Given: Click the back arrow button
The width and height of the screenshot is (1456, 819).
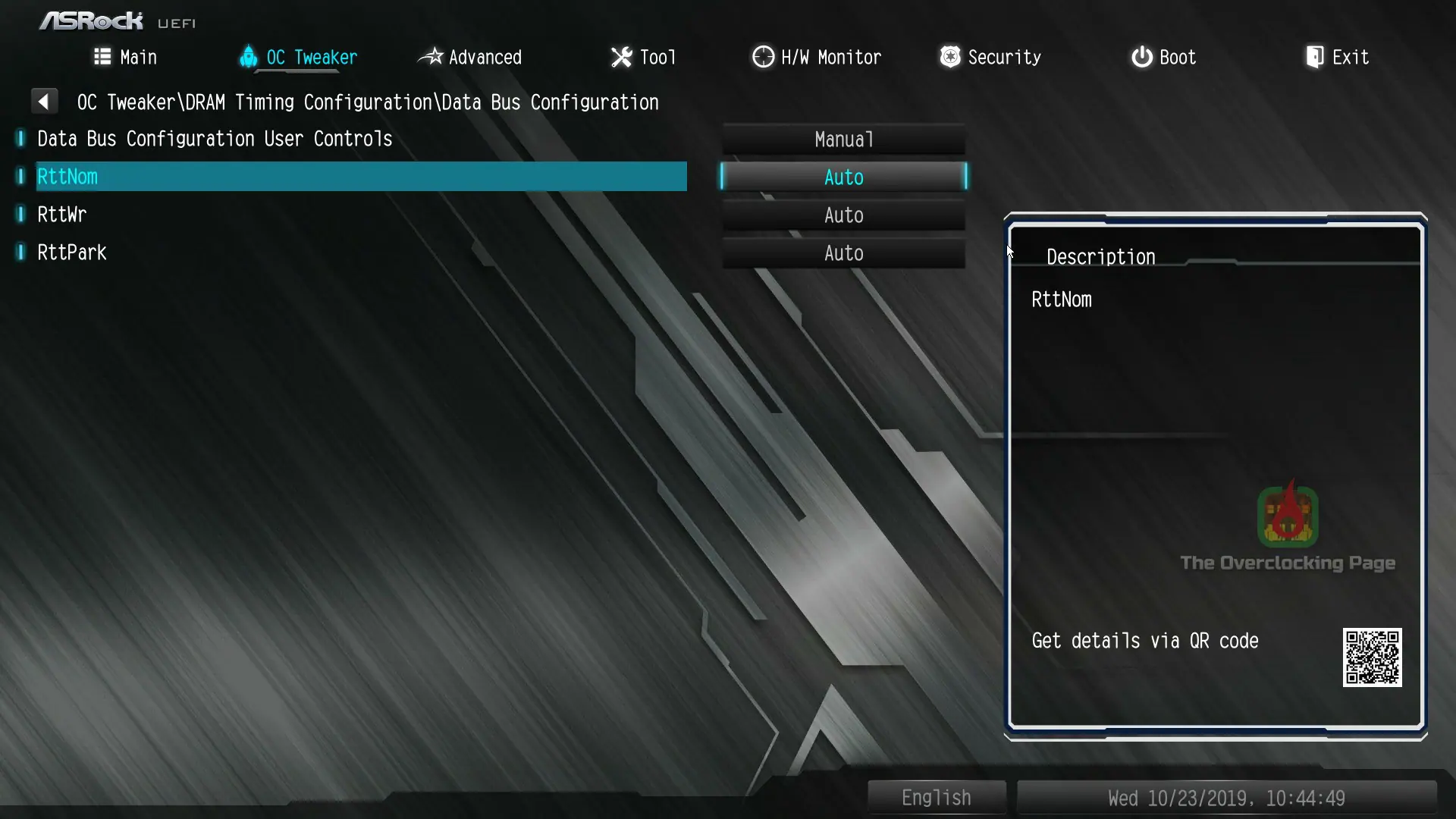Looking at the screenshot, I should click(x=44, y=101).
